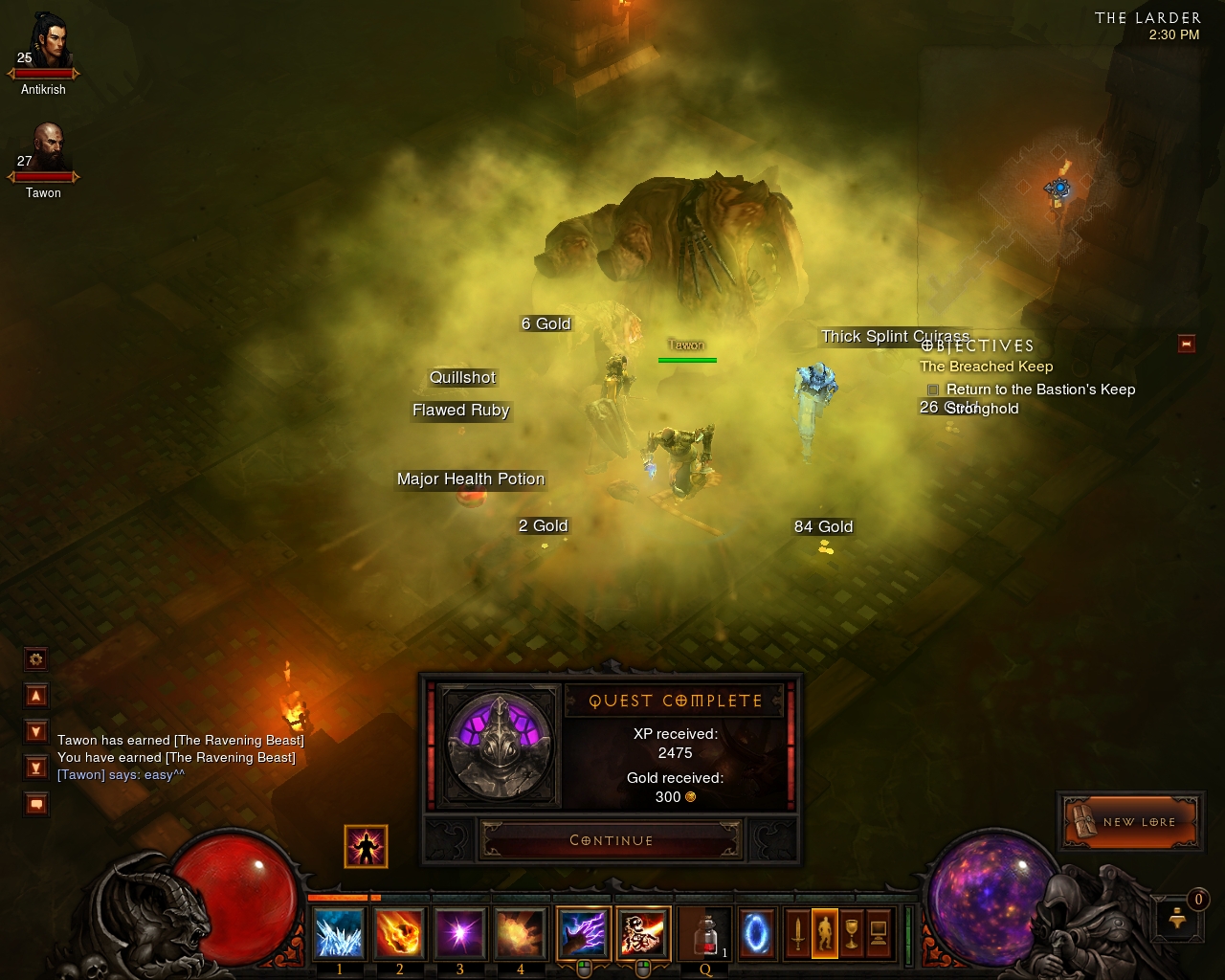This screenshot has width=1225, height=980.
Task: Open the sword skills menu button
Action: 797,933
